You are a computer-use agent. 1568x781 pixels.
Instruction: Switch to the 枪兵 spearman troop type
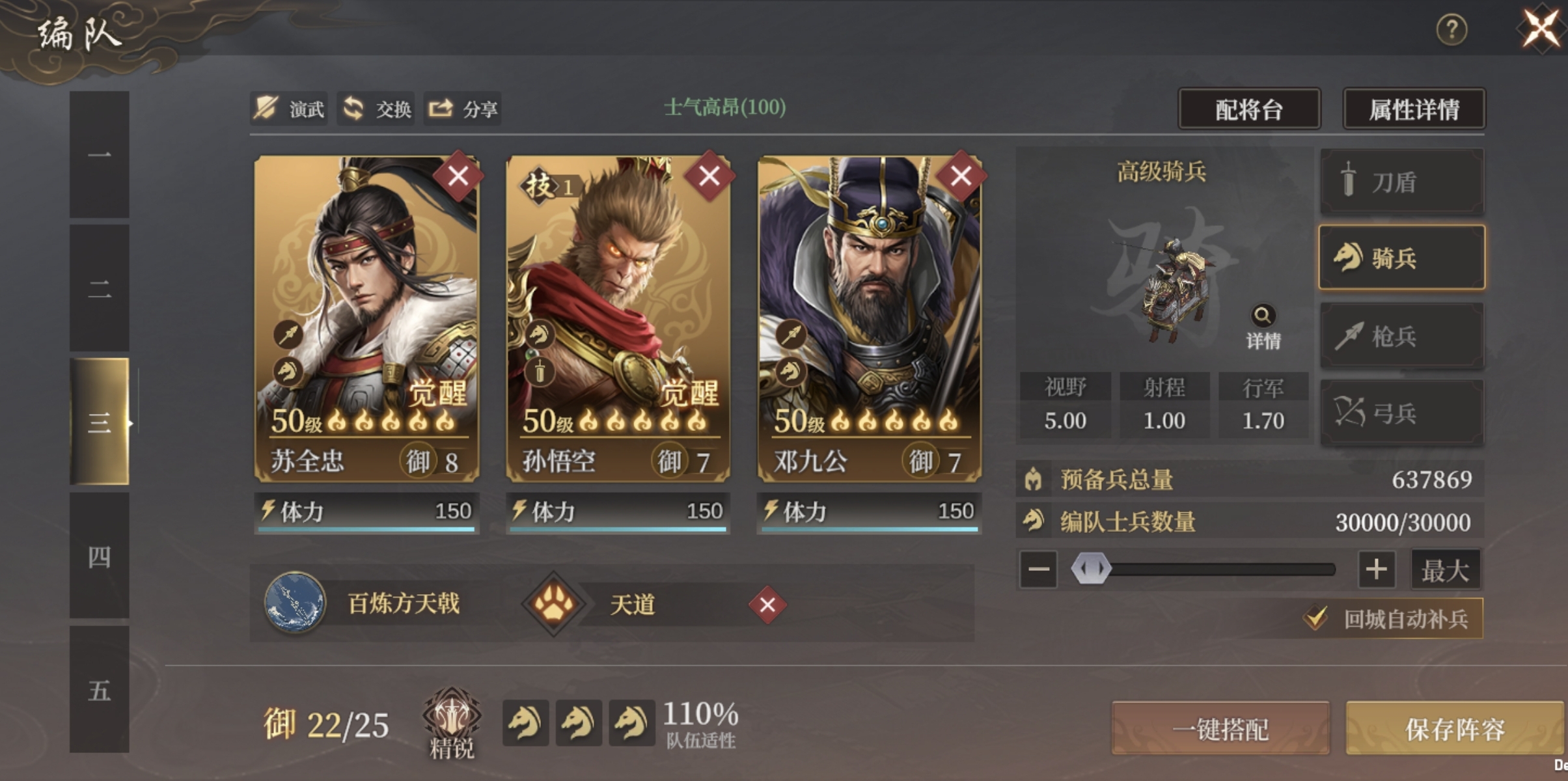1402,335
